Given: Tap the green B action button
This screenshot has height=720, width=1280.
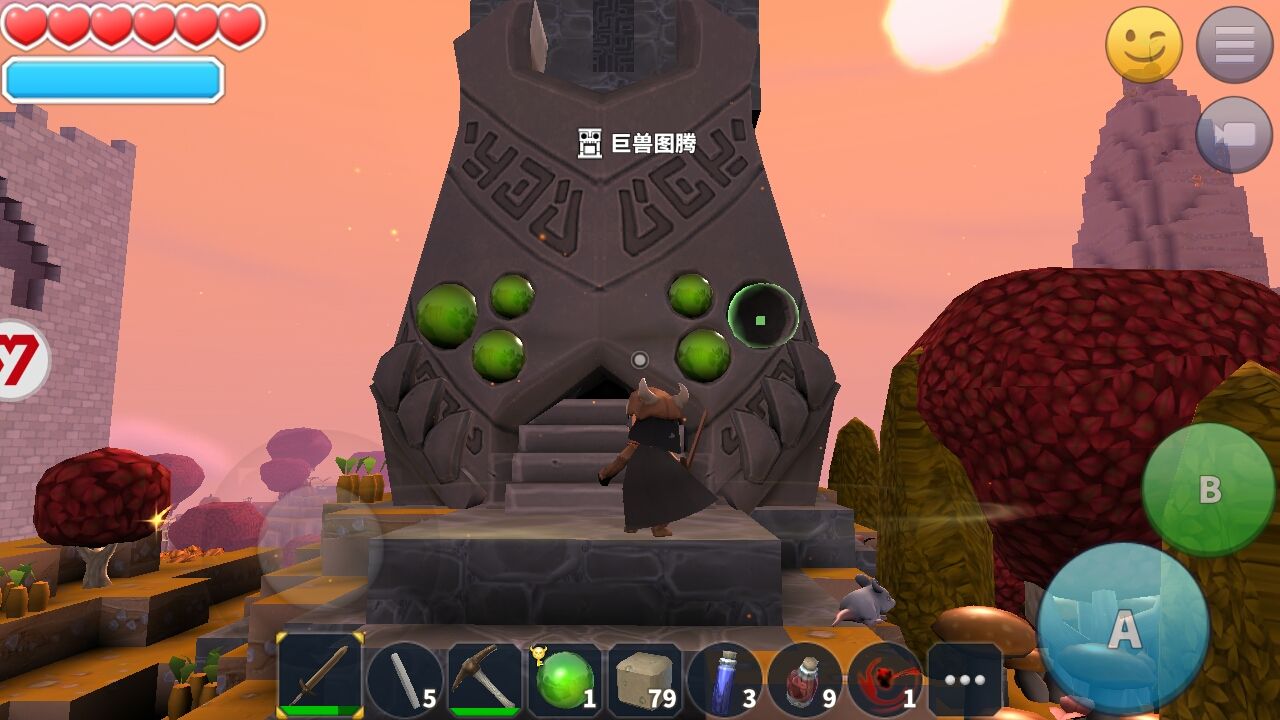Looking at the screenshot, I should [1209, 490].
